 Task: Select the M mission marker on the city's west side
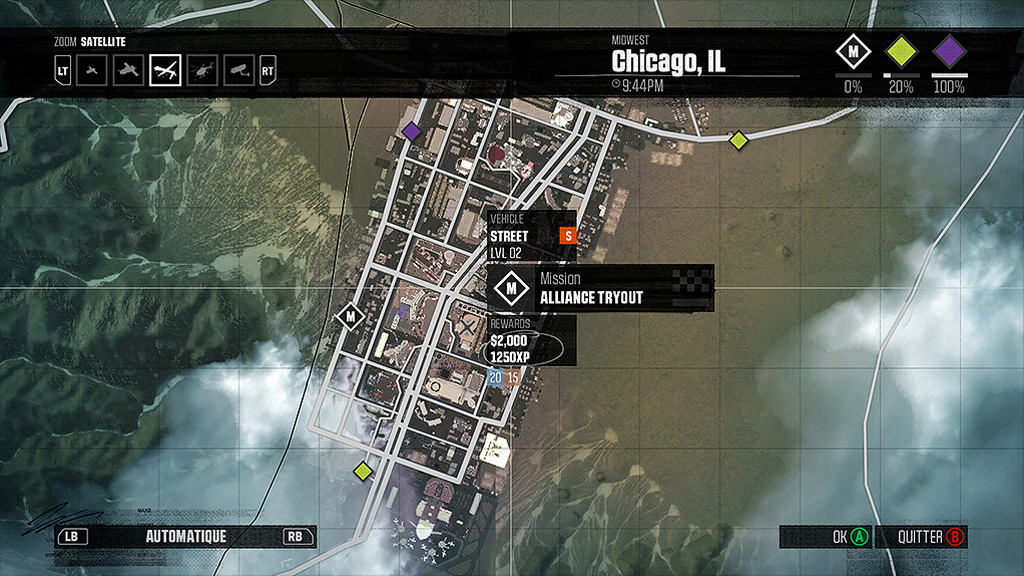tap(351, 317)
